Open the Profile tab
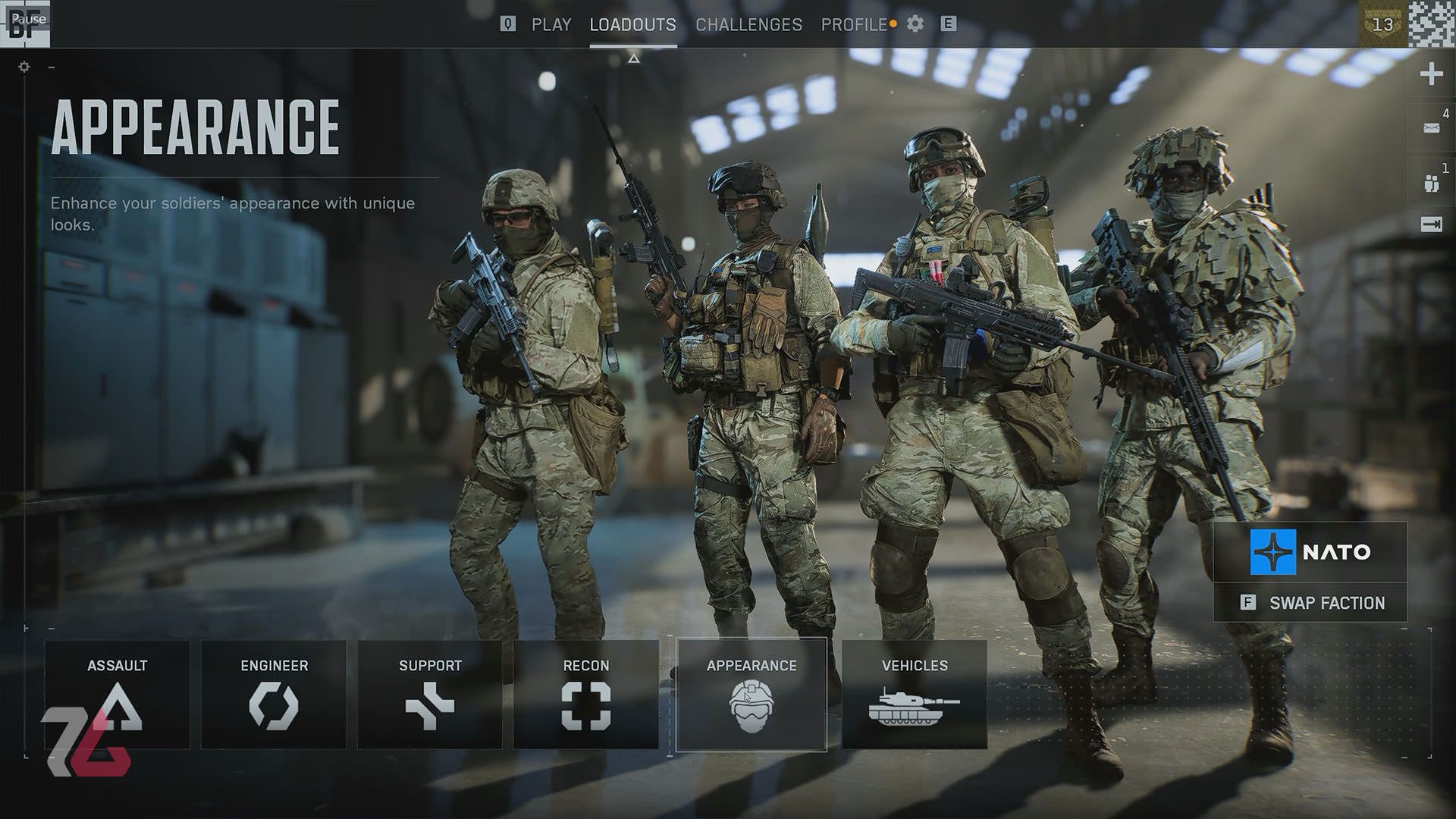 click(x=854, y=25)
